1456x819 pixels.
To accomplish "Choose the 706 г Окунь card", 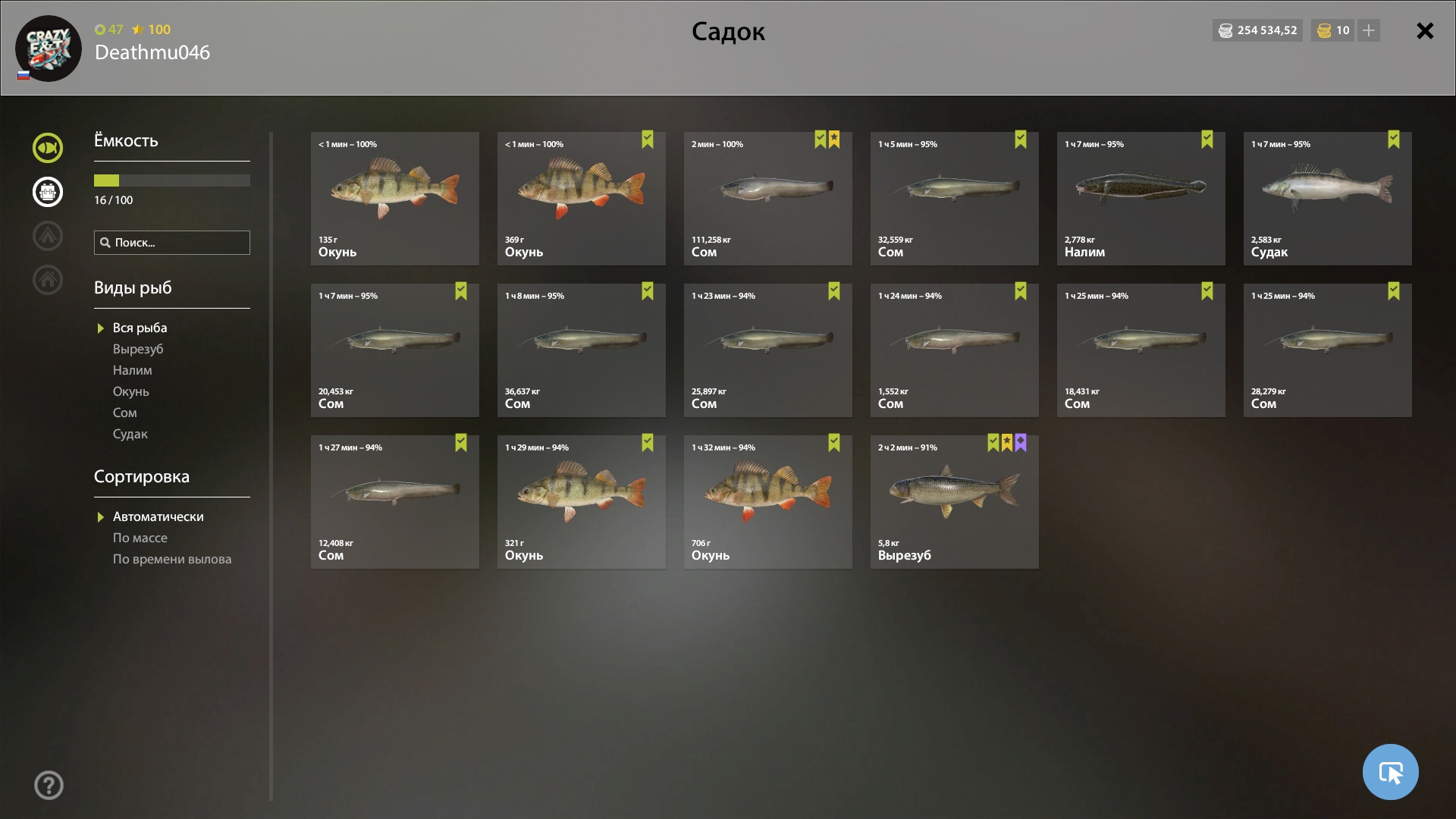I will click(x=767, y=502).
